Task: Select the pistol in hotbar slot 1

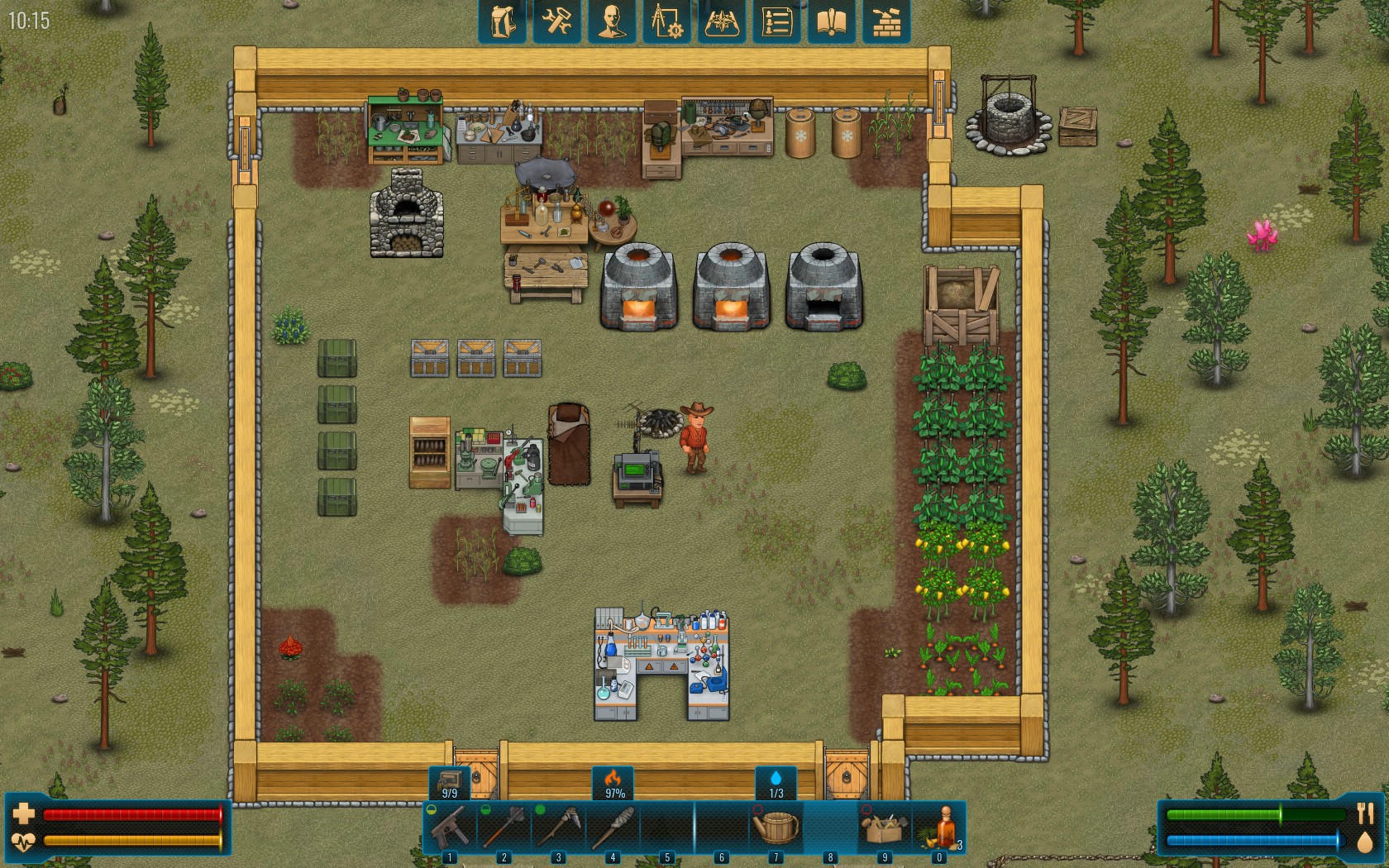Action: [450, 826]
